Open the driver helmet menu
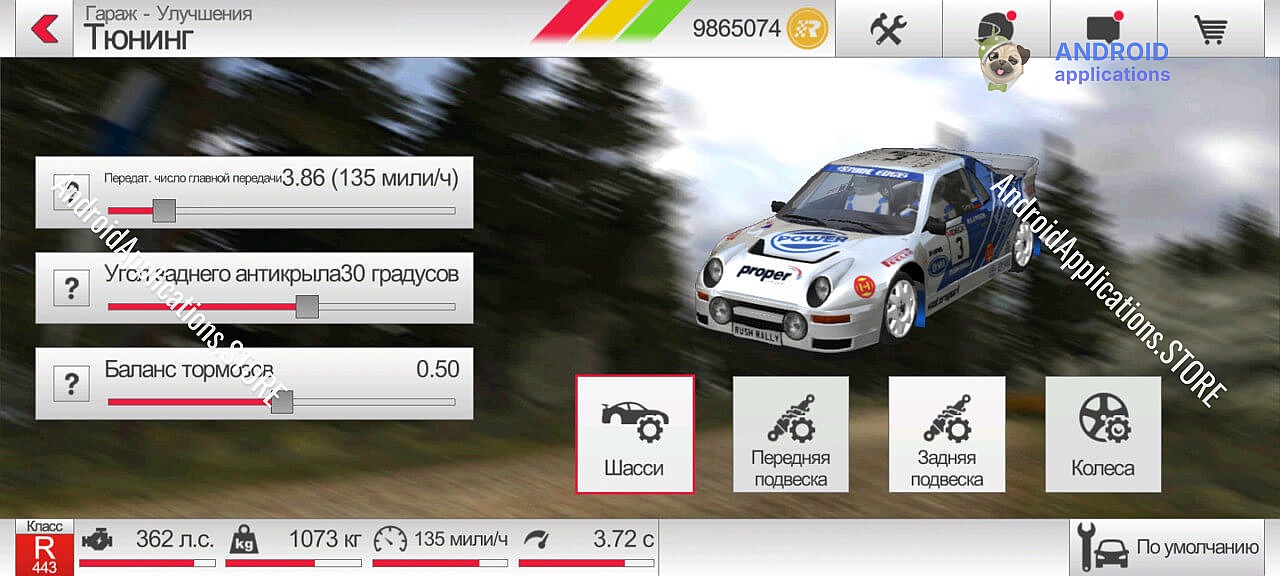 coord(995,28)
